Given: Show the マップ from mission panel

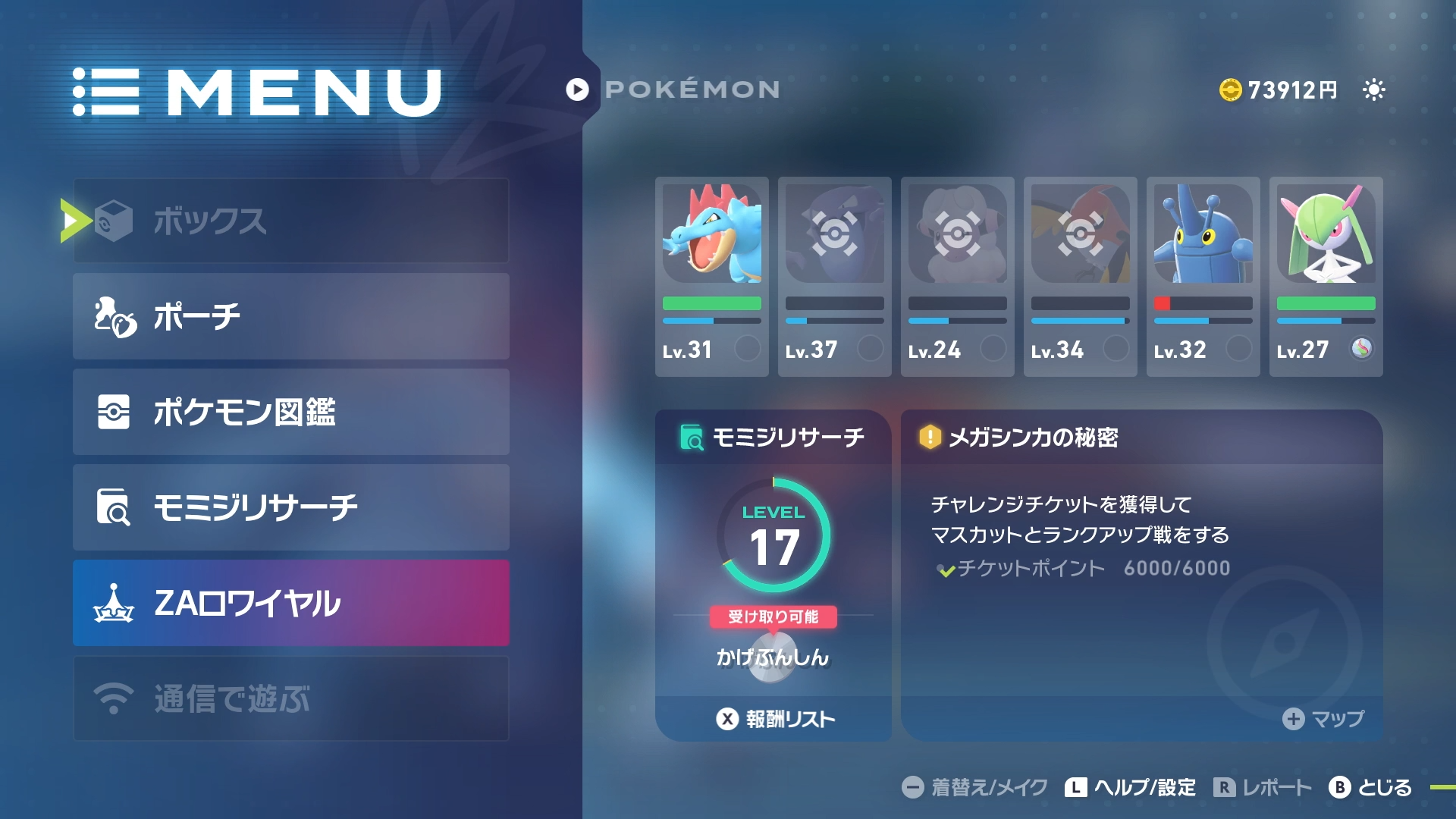Looking at the screenshot, I should tap(1323, 719).
